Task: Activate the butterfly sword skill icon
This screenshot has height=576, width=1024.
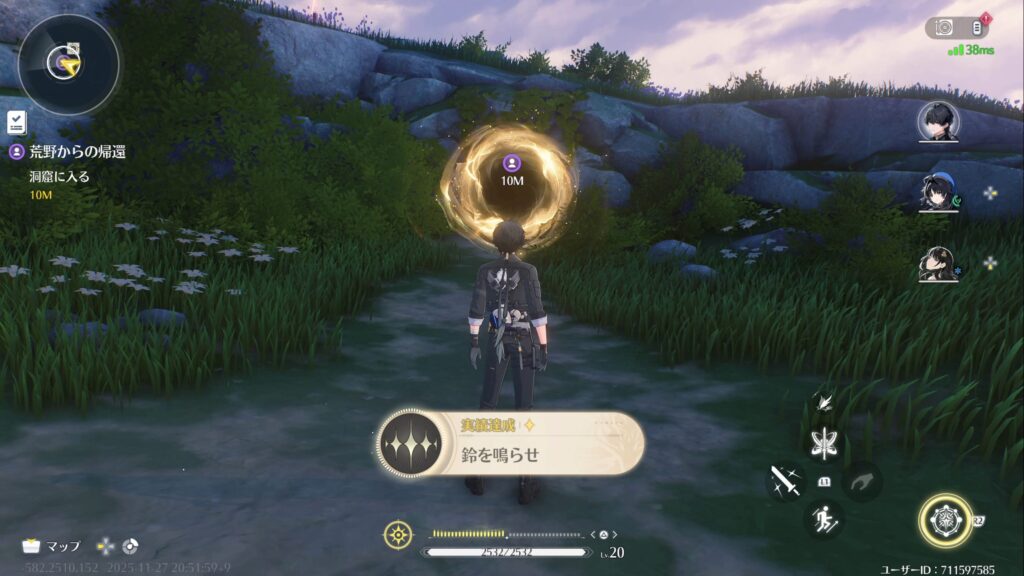Action: [826, 441]
